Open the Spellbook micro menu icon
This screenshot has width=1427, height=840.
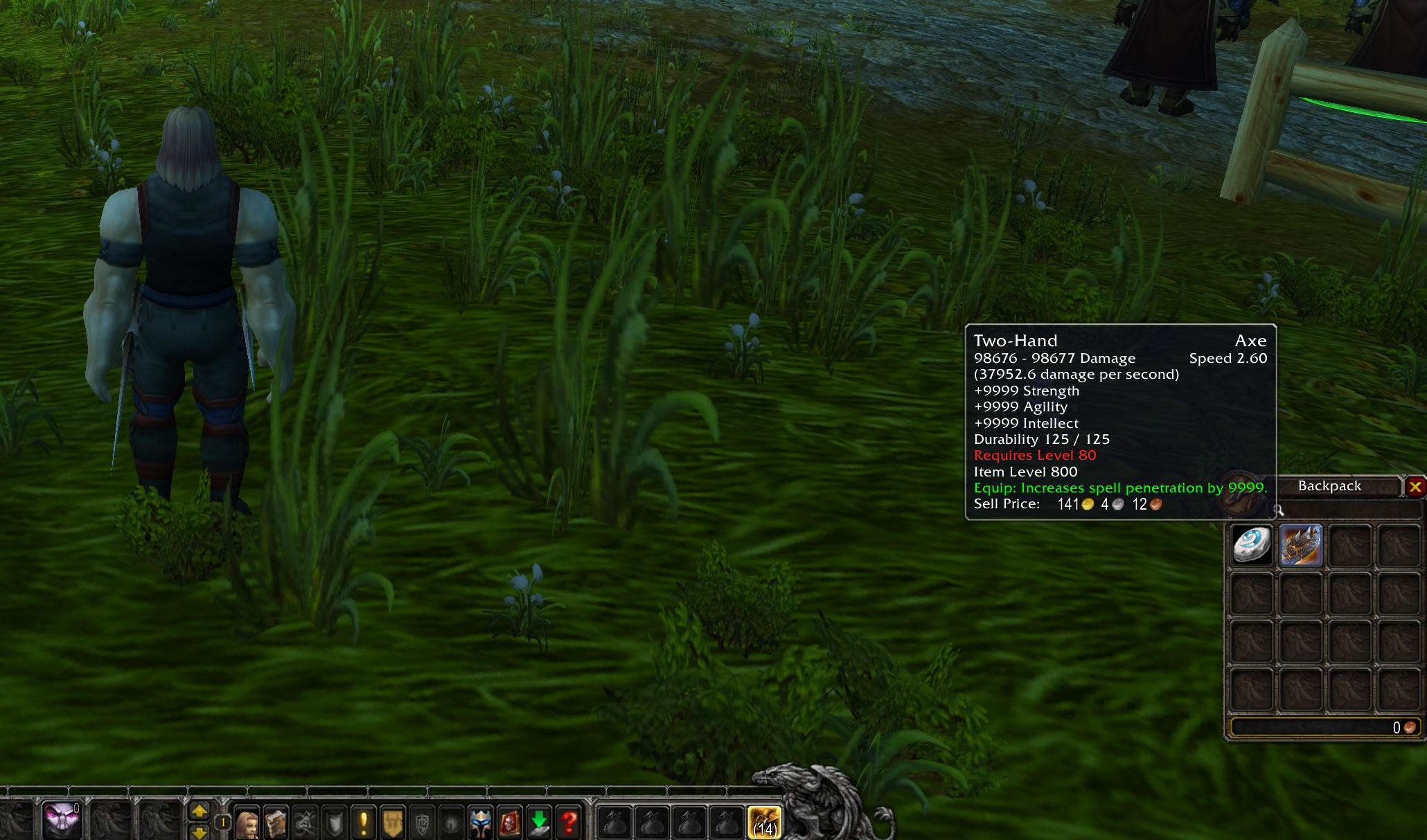coord(275,821)
